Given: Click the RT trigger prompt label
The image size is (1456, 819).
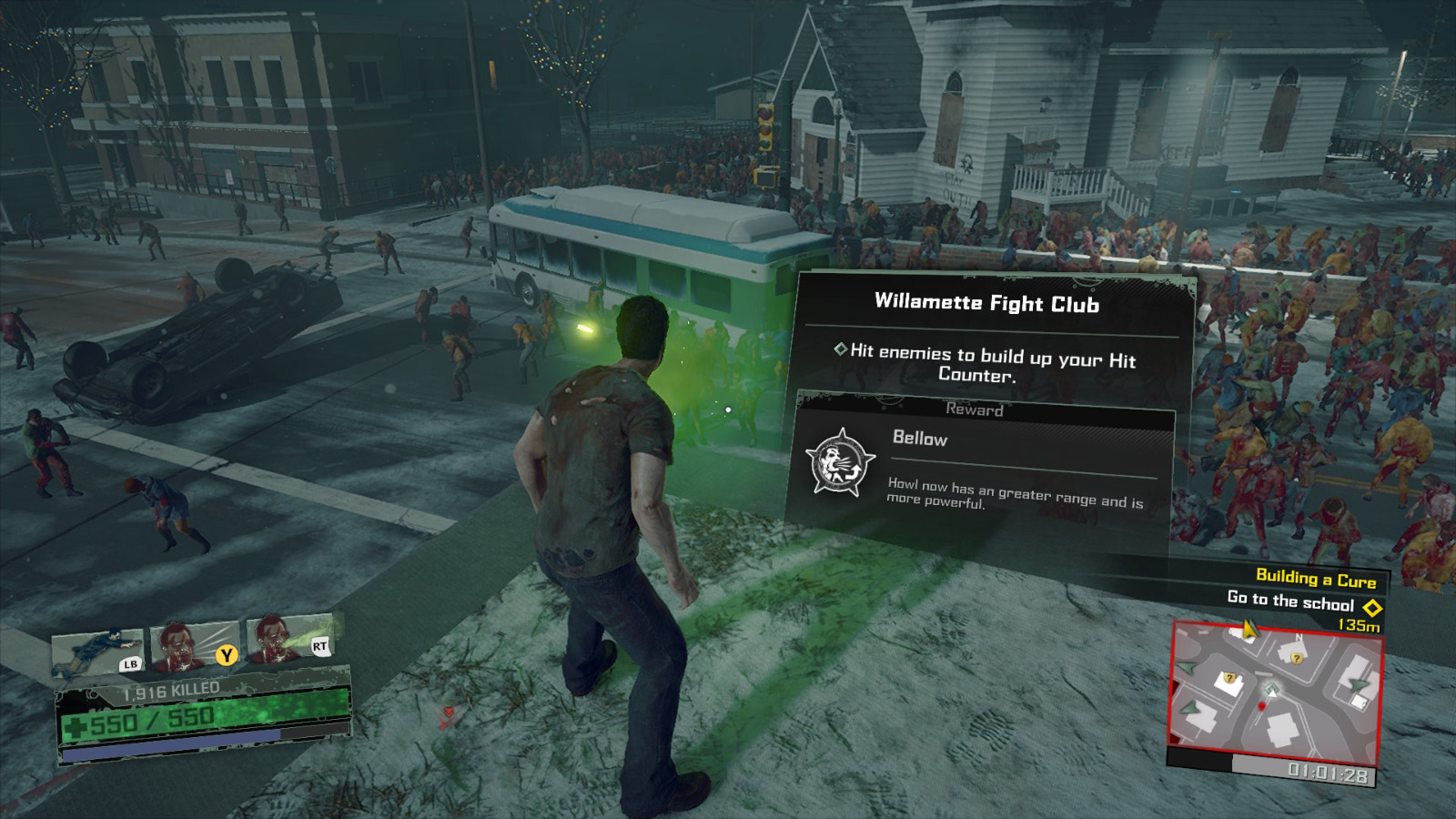Looking at the screenshot, I should tap(320, 647).
